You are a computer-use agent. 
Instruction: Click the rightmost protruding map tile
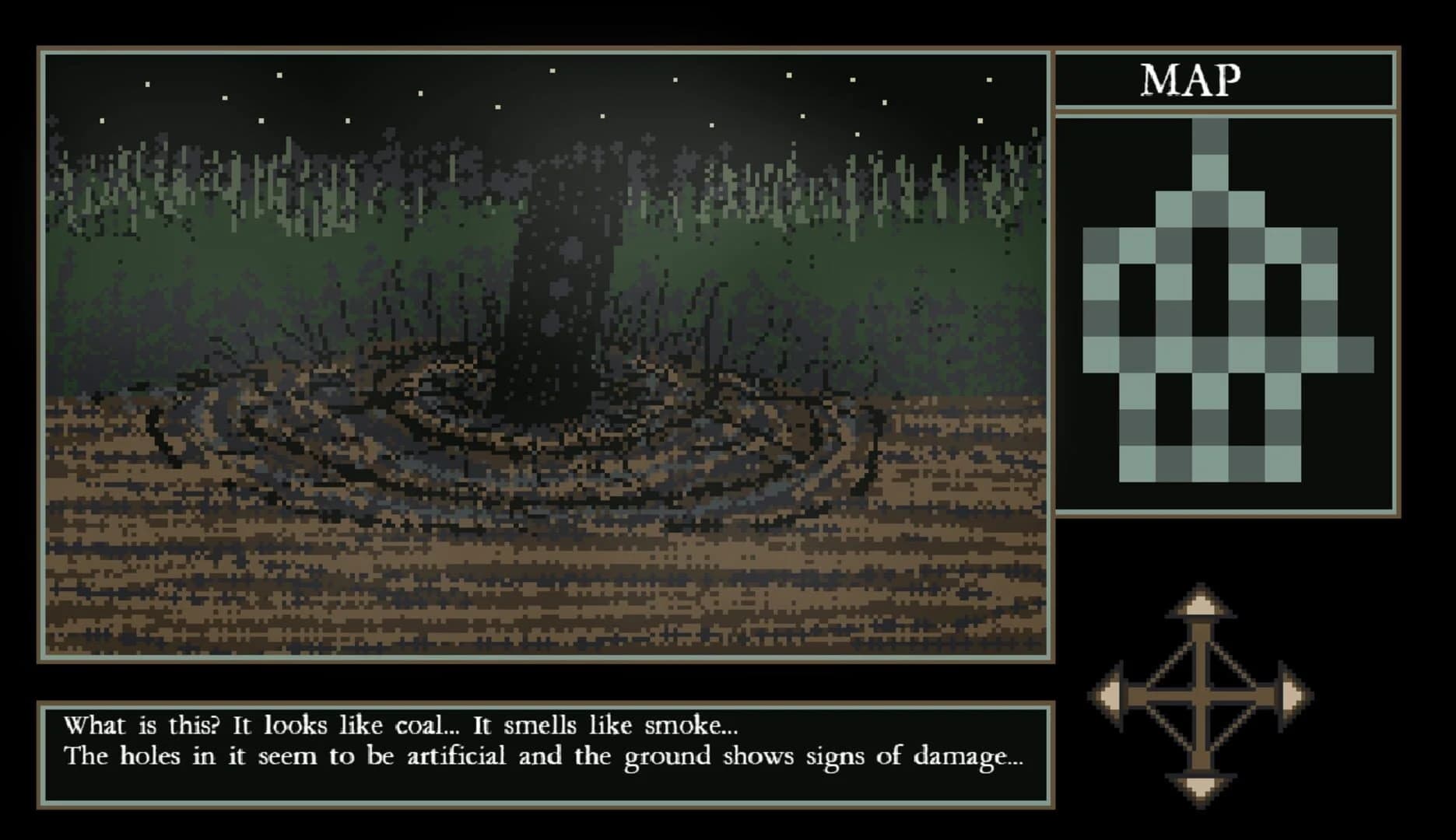pyautogui.click(x=1356, y=355)
